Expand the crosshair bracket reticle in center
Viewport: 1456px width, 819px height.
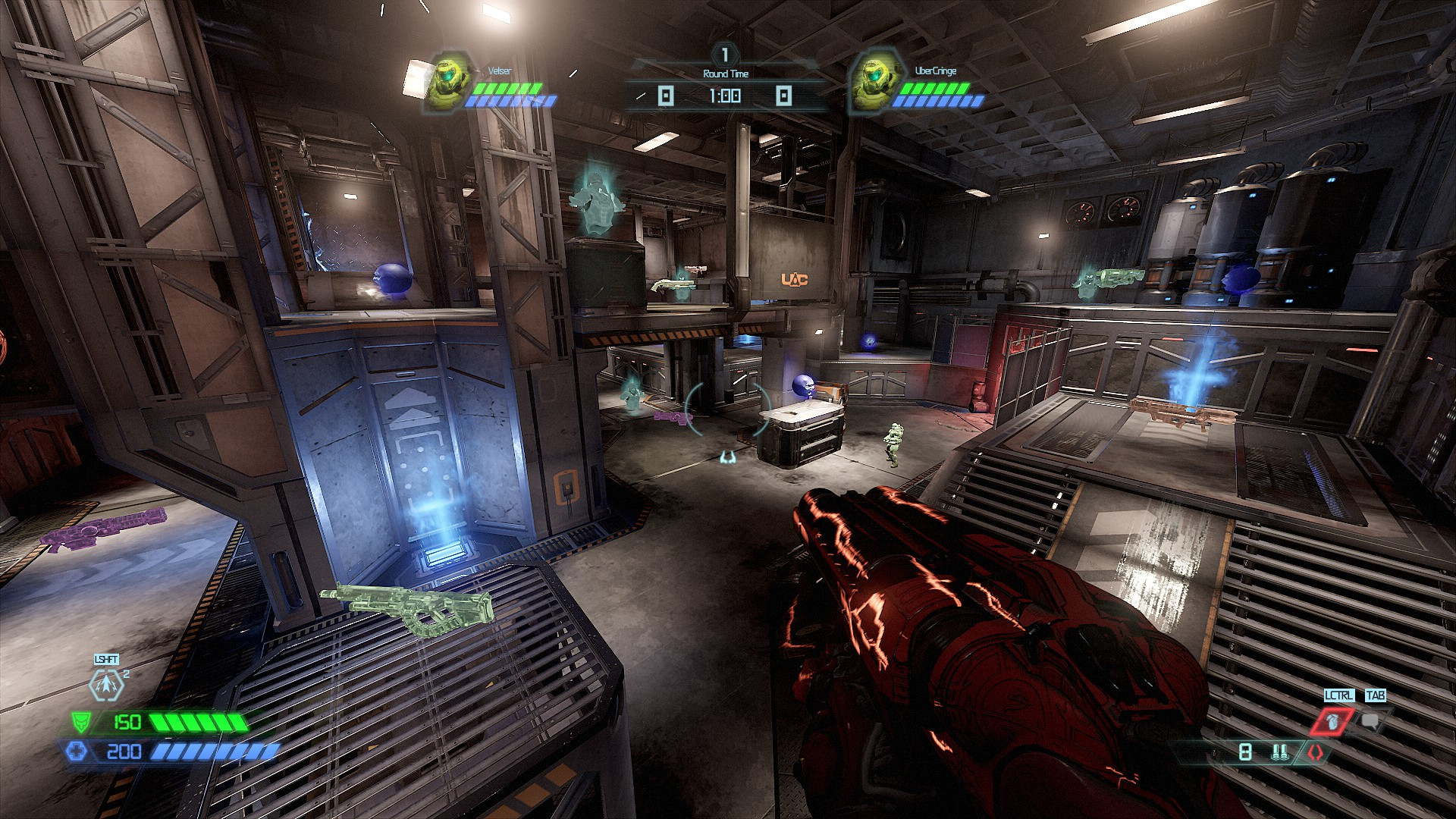coord(726,411)
